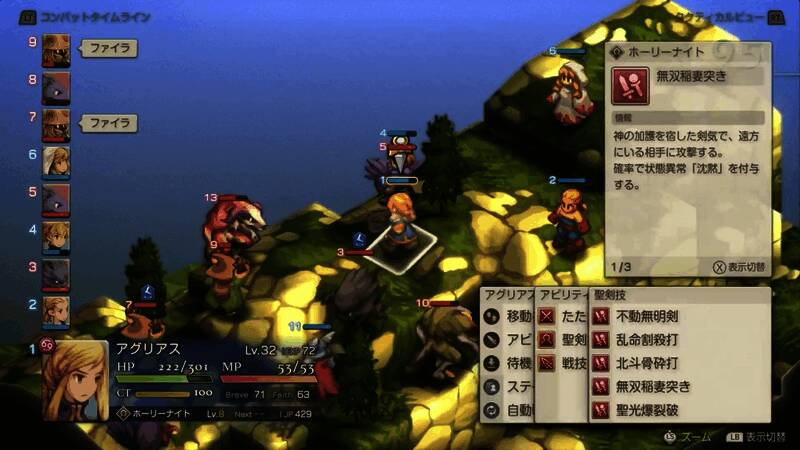This screenshot has height=450, width=800.
Task: Select turn 8 monster portrait in the timeline
Action: click(56, 83)
